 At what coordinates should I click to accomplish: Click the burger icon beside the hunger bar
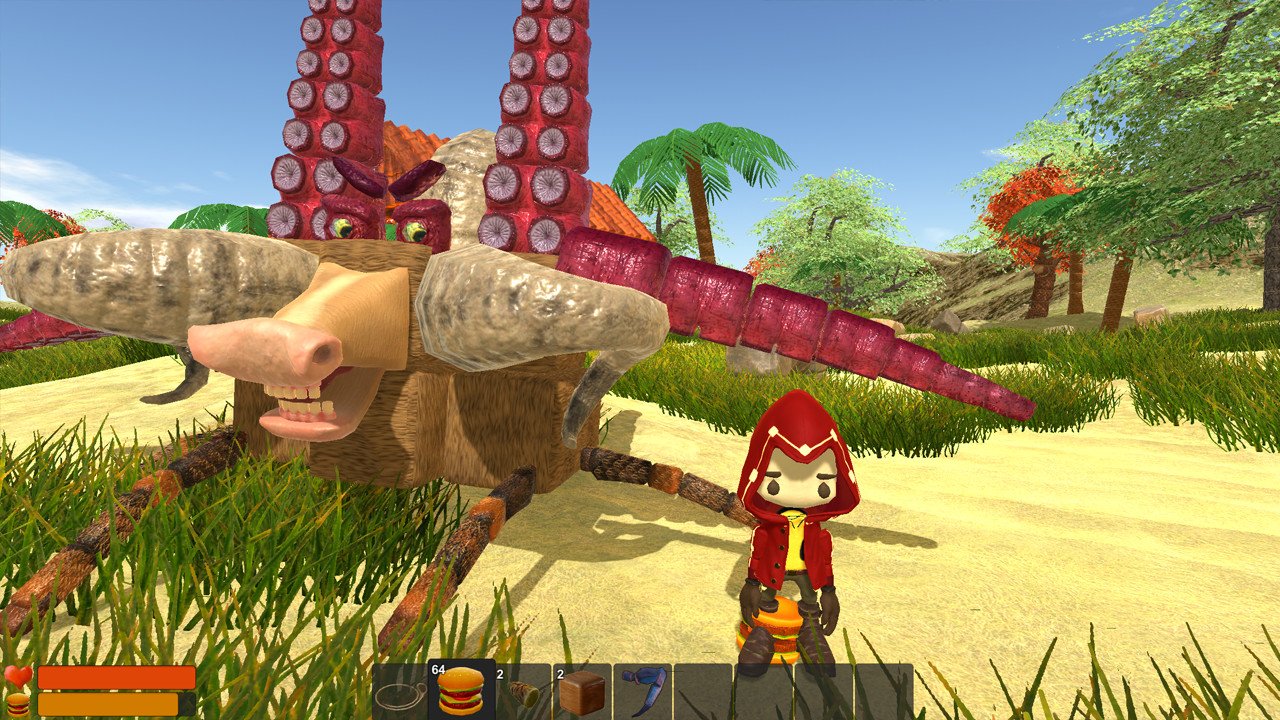[16, 702]
